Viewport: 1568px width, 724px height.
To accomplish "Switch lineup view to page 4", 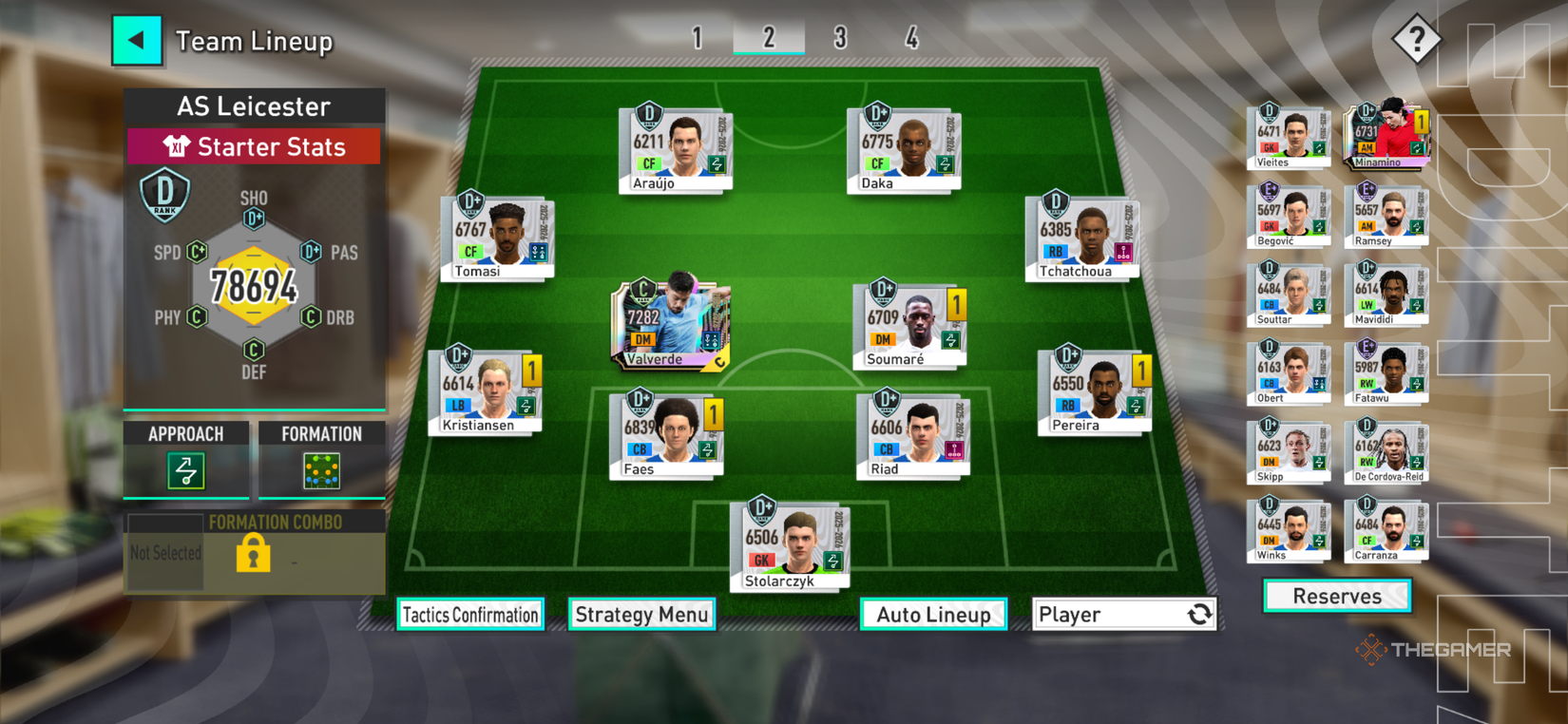I will [911, 38].
